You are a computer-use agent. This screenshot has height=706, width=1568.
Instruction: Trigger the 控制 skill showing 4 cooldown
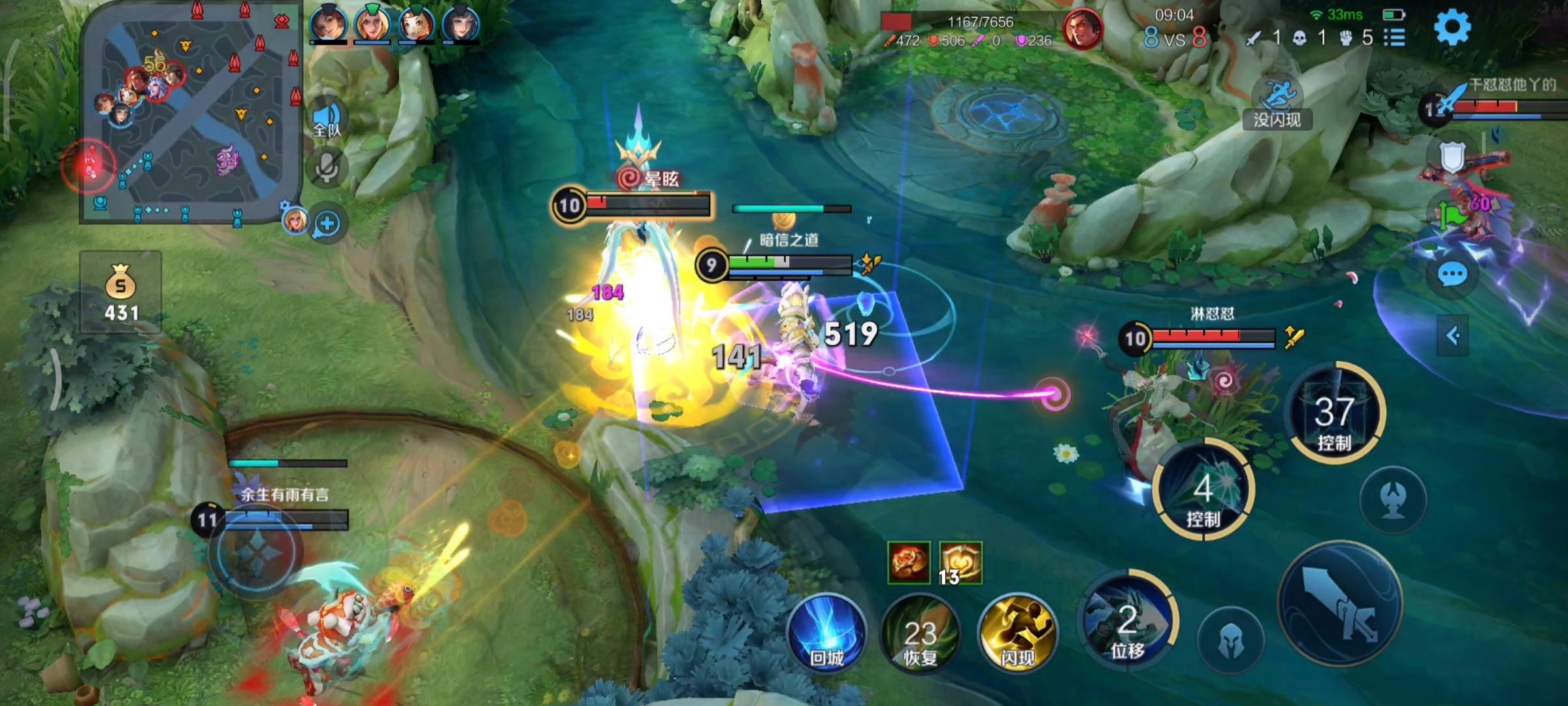tap(1203, 490)
